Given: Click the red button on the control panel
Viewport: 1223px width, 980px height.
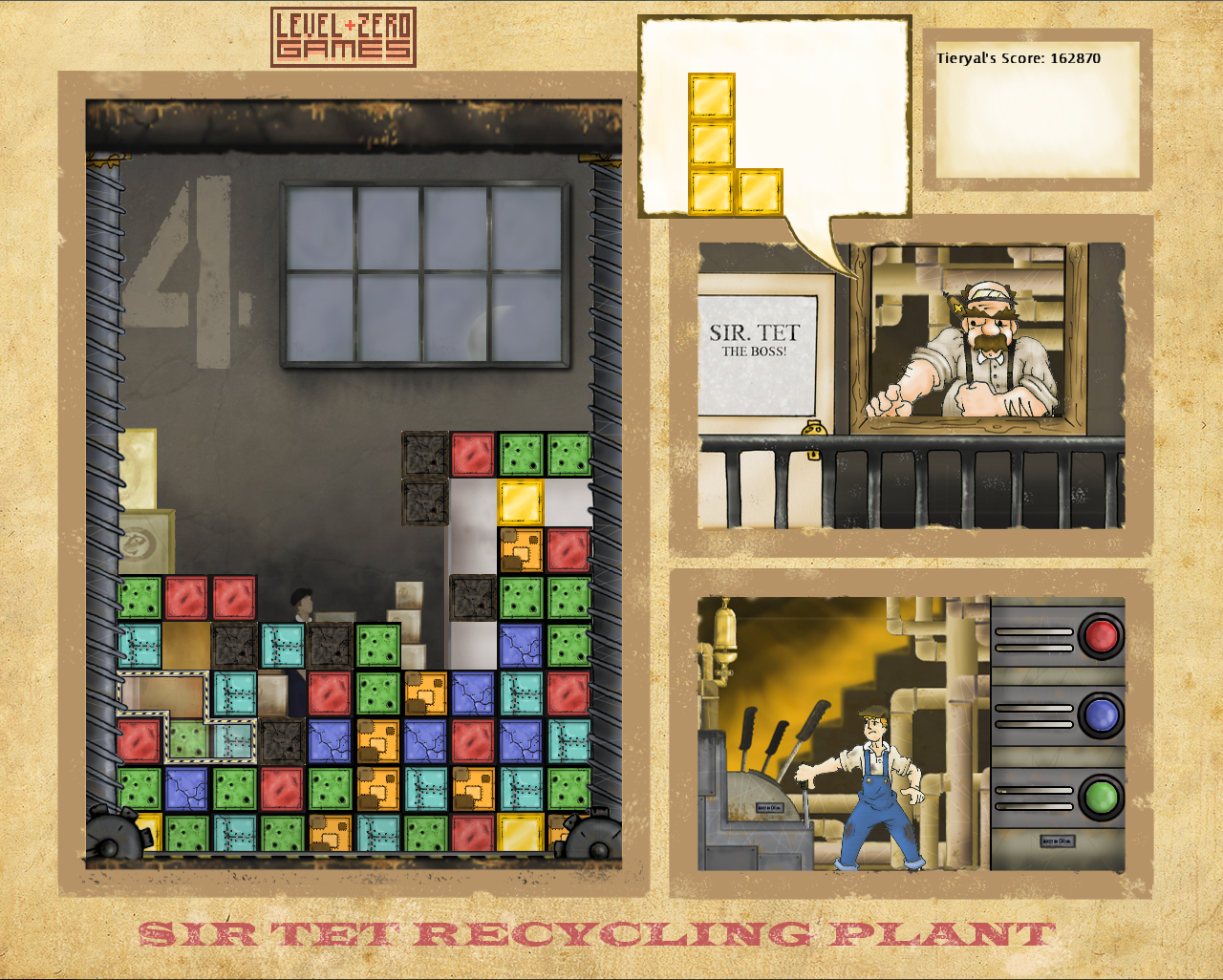Looking at the screenshot, I should pyautogui.click(x=1101, y=635).
